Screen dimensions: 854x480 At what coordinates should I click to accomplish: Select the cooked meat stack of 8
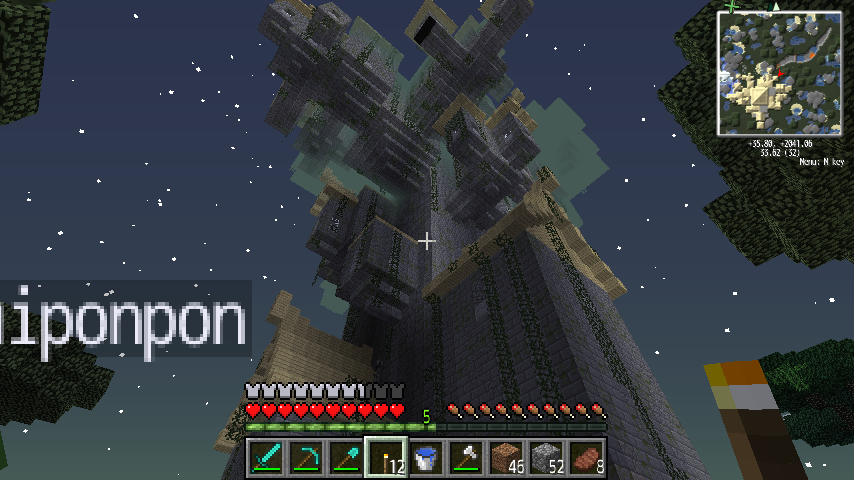[x=585, y=458]
